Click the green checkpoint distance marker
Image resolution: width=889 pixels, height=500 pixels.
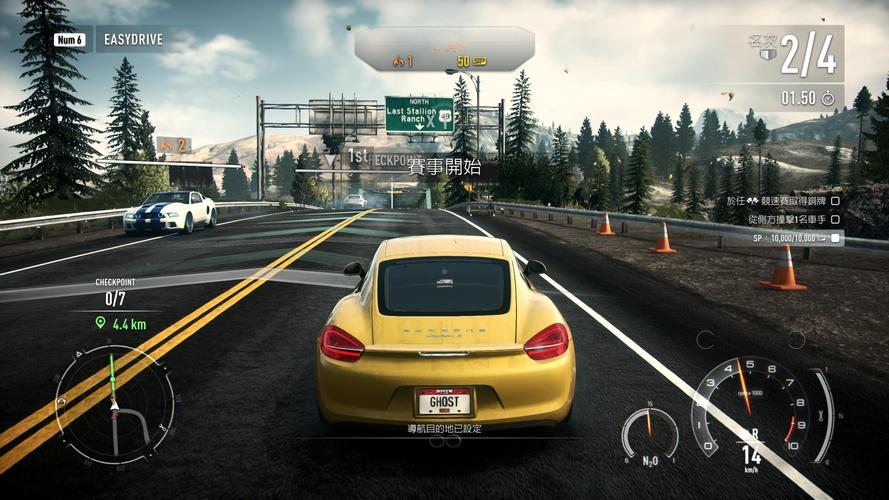click(123, 323)
